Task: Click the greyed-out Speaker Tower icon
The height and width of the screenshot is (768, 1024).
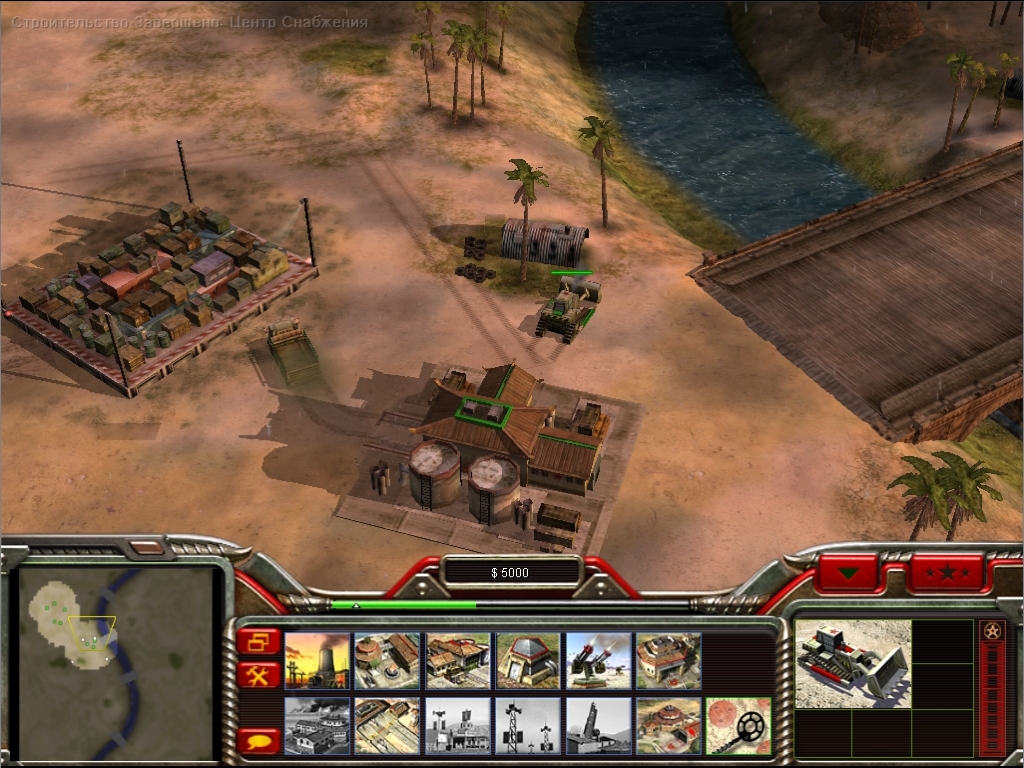Action: (527, 725)
